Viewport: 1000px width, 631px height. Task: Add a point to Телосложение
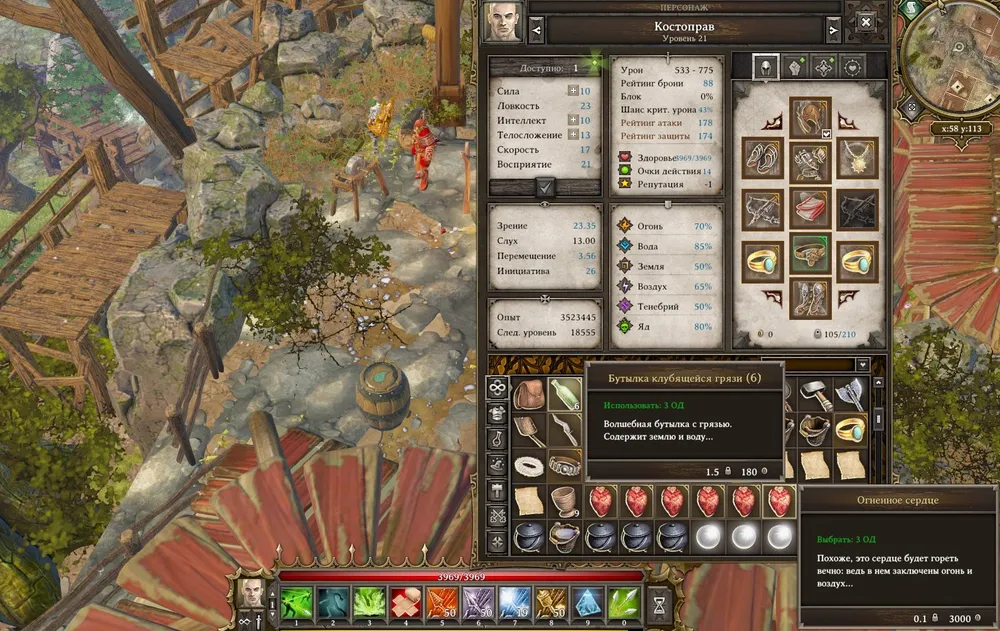coord(573,135)
